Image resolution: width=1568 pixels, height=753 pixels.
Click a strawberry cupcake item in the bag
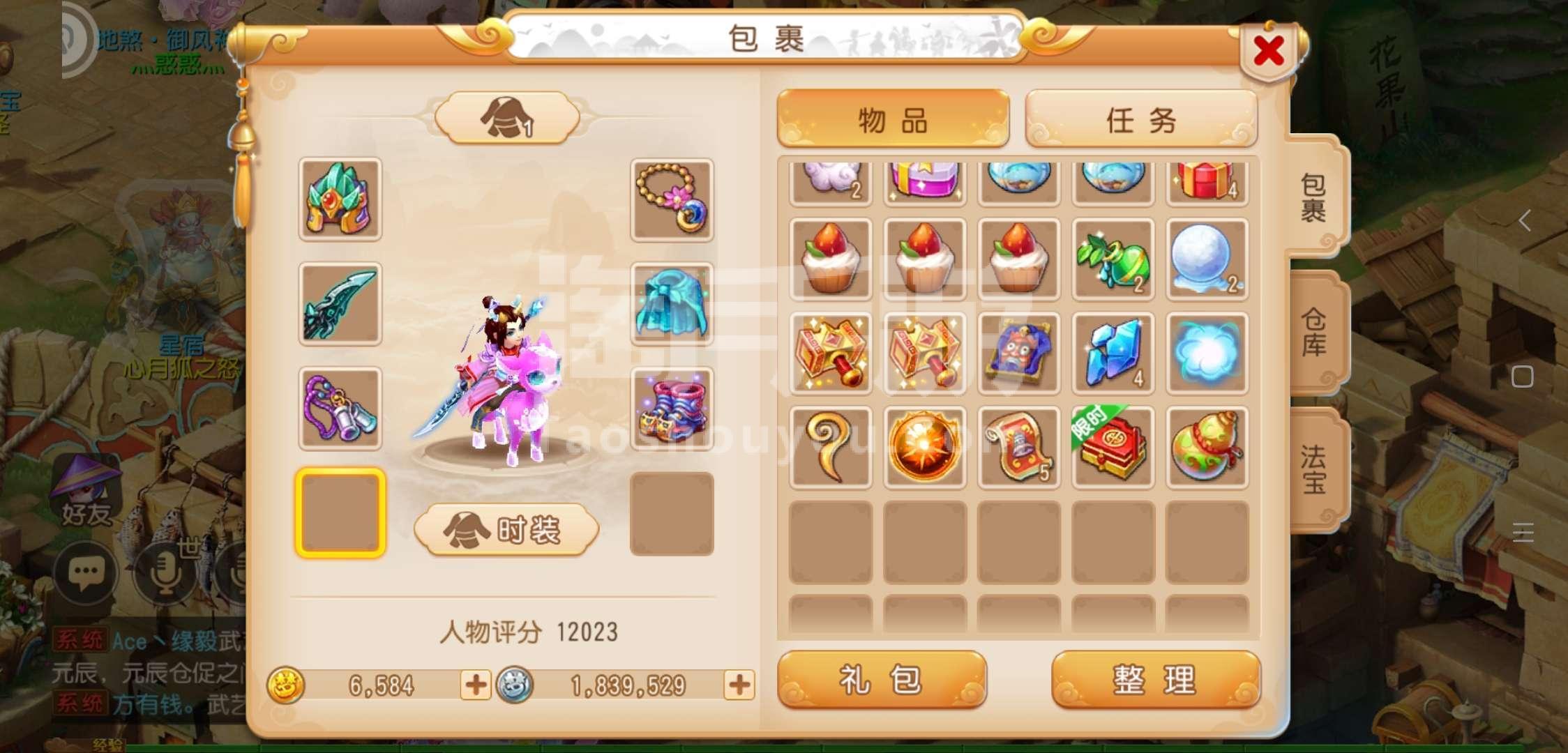click(831, 260)
